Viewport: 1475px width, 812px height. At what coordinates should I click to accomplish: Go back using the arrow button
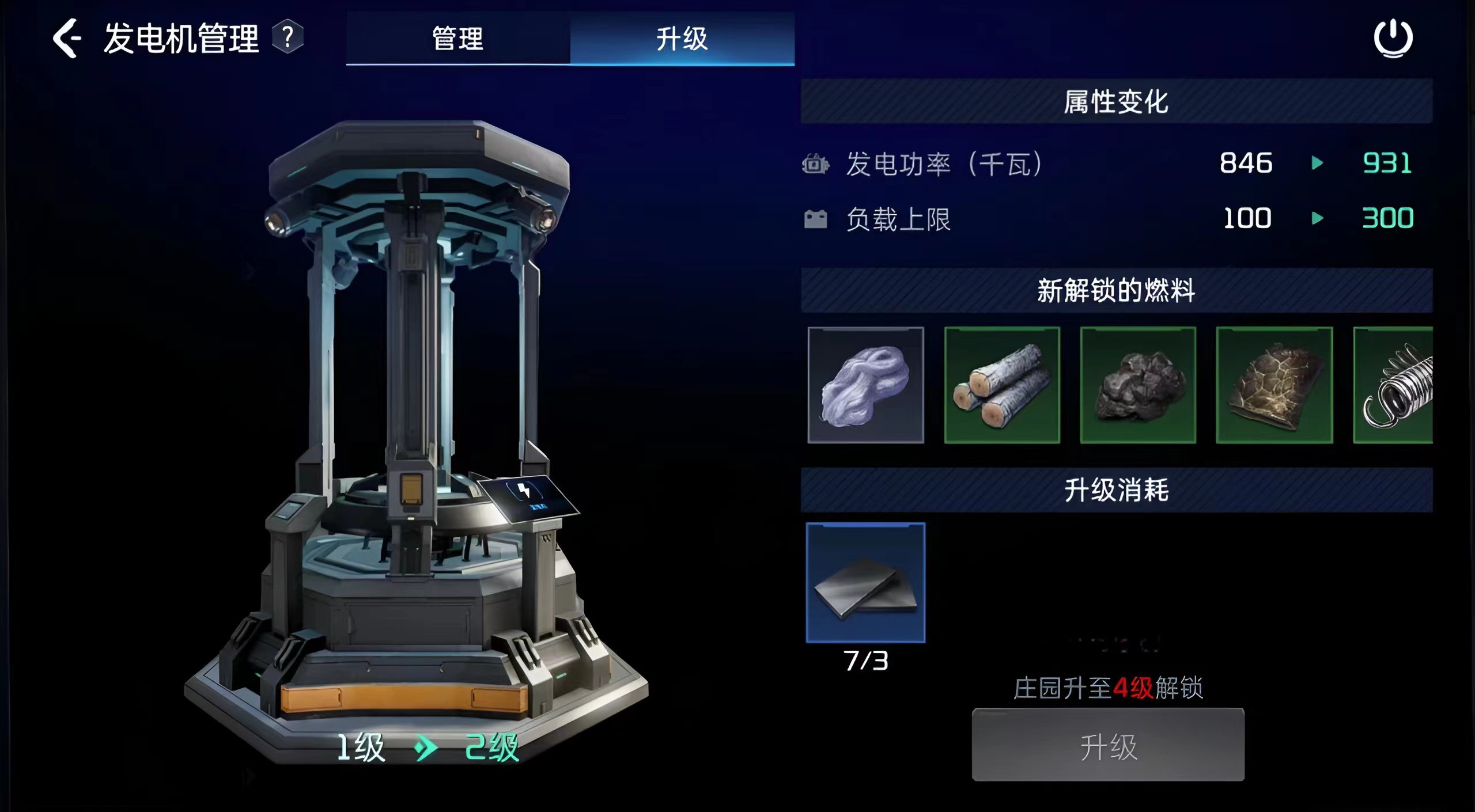67,39
